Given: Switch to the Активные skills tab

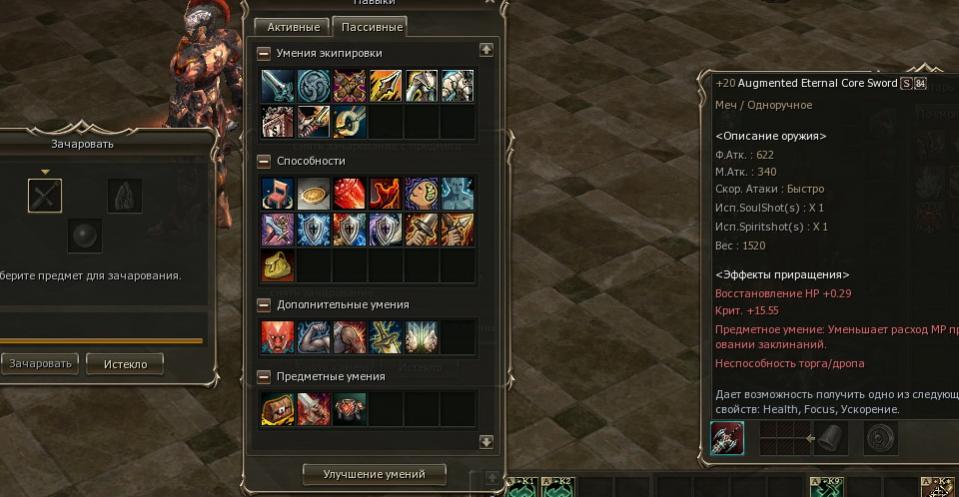Looking at the screenshot, I should pyautogui.click(x=293, y=27).
